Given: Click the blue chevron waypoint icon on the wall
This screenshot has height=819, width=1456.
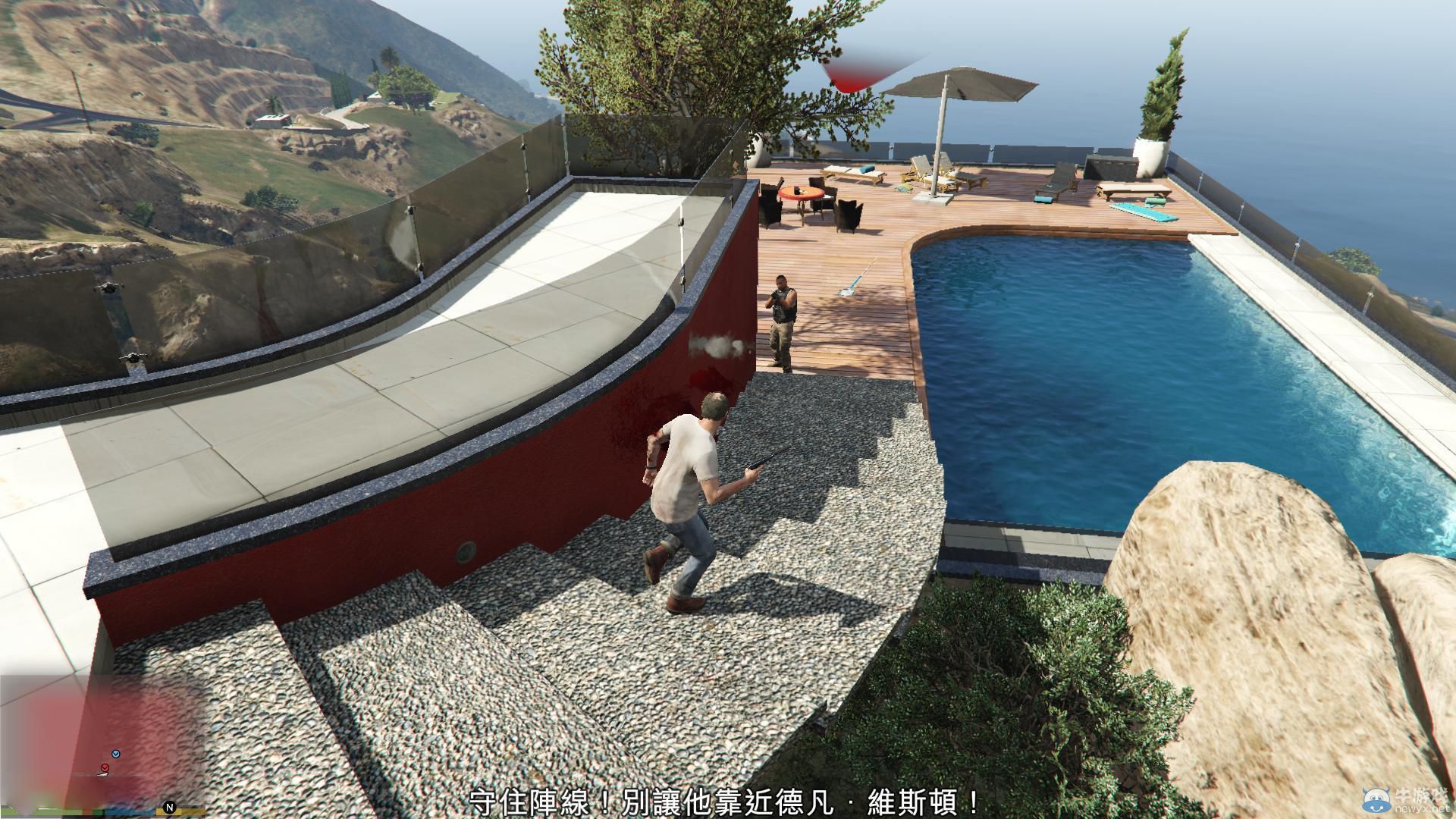Looking at the screenshot, I should pyautogui.click(x=116, y=754).
